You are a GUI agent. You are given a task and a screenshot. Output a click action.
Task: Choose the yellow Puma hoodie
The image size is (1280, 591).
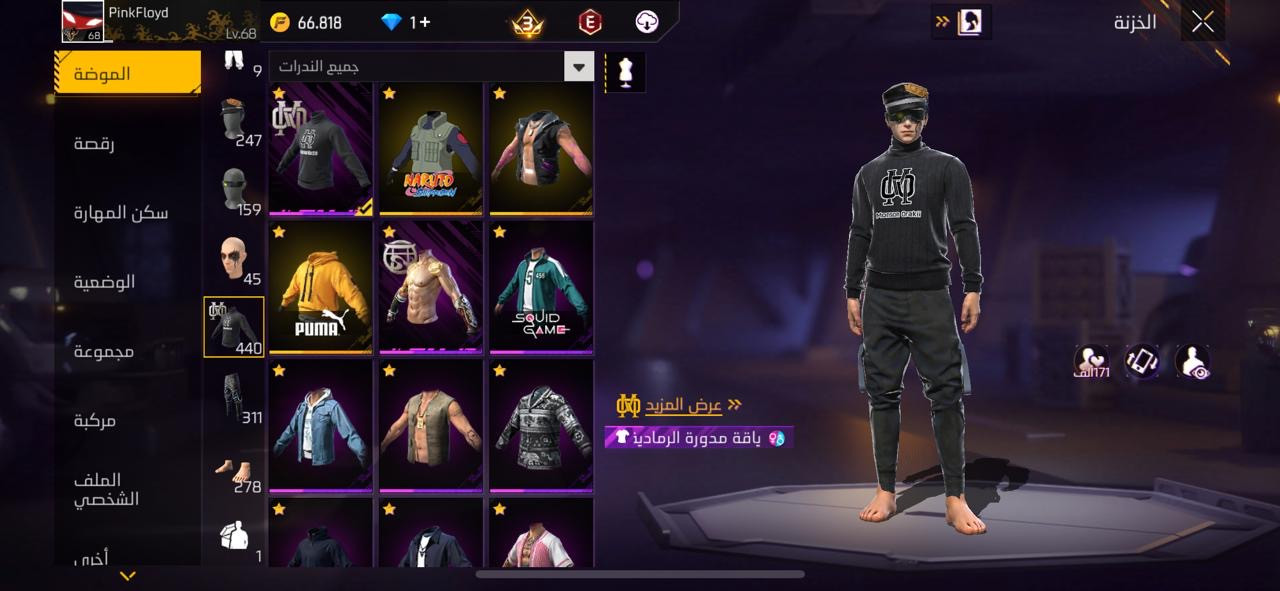pos(320,286)
